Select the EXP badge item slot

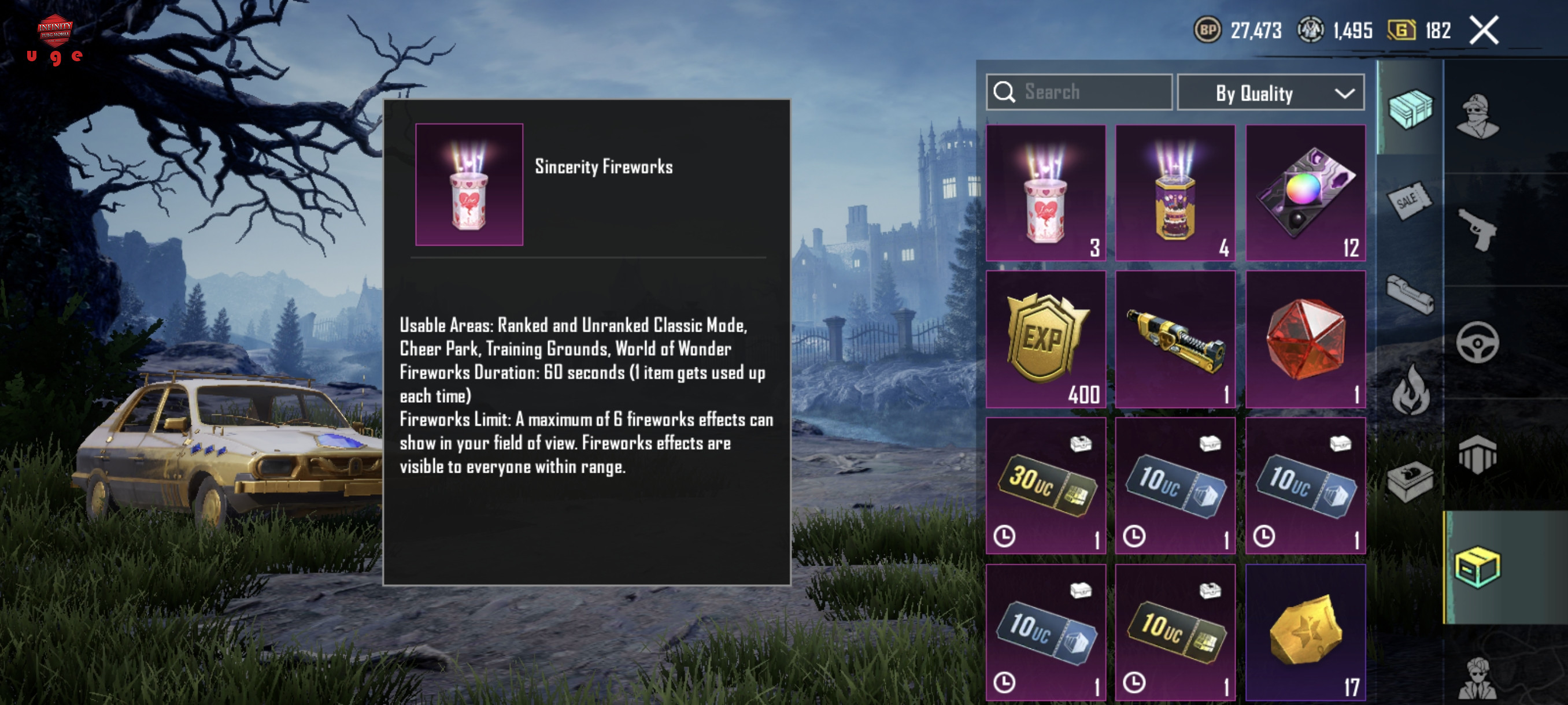[1046, 339]
